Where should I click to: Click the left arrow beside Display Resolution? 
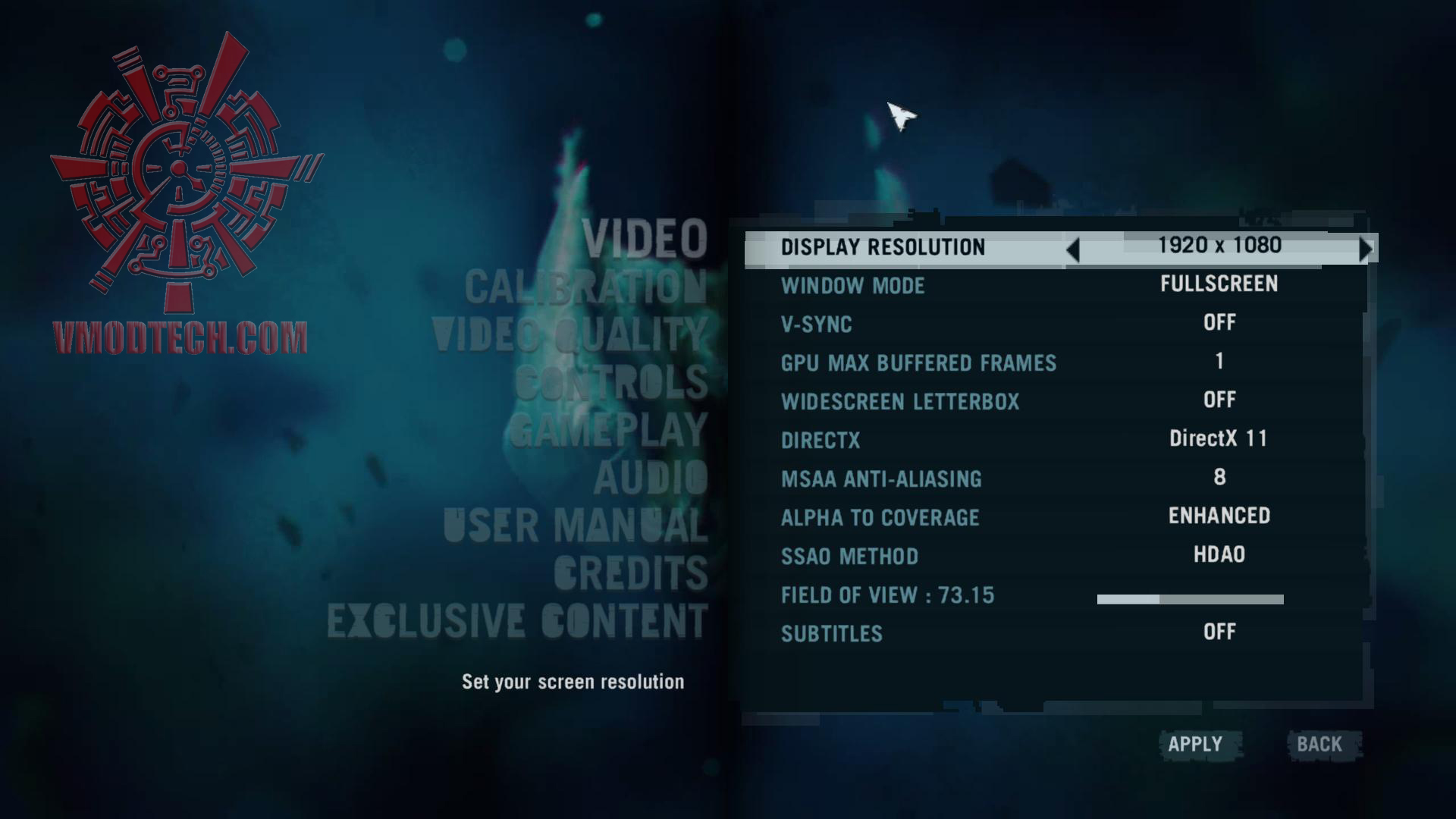pos(1073,248)
